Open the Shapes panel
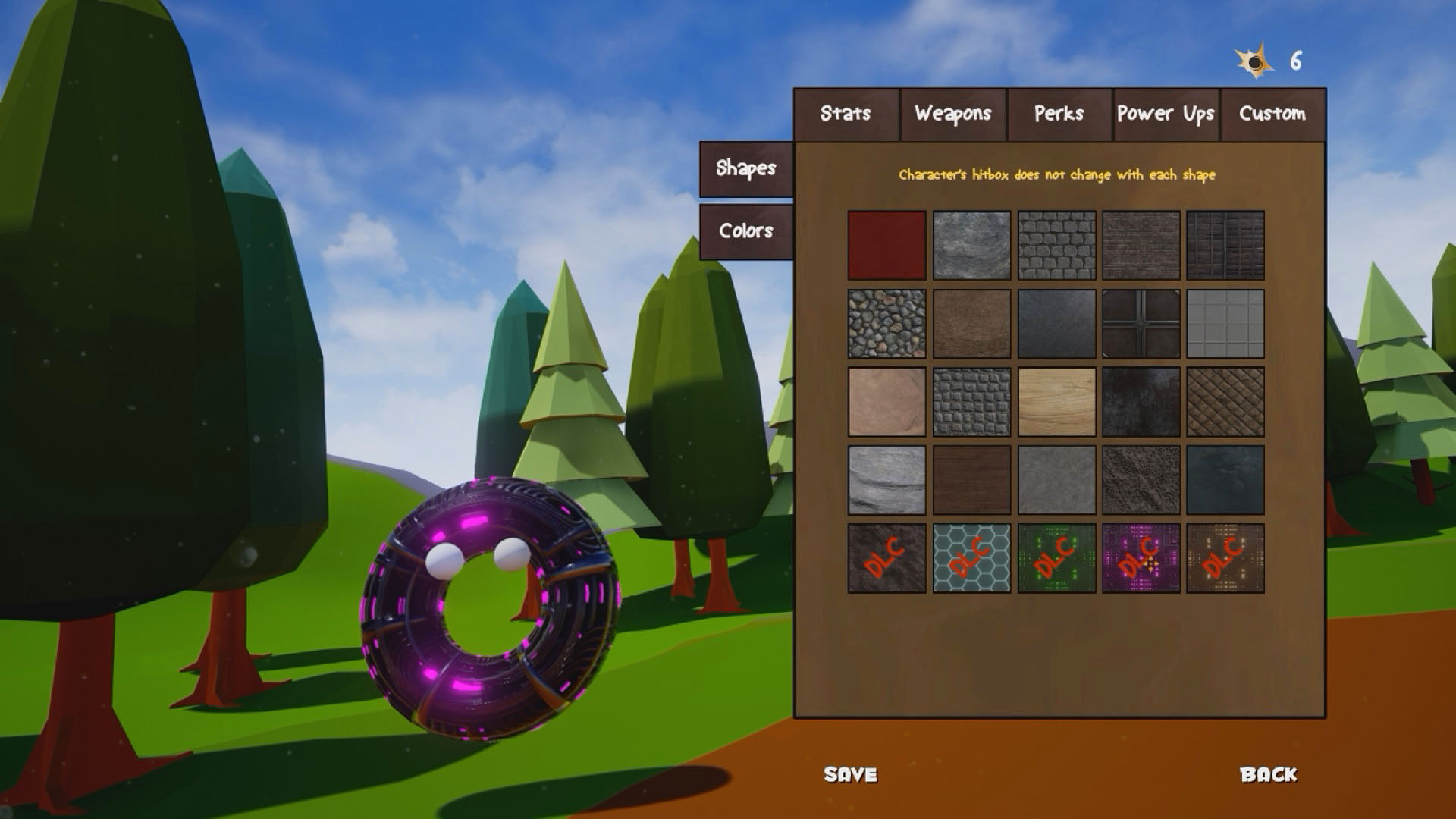1456x819 pixels. click(x=746, y=168)
